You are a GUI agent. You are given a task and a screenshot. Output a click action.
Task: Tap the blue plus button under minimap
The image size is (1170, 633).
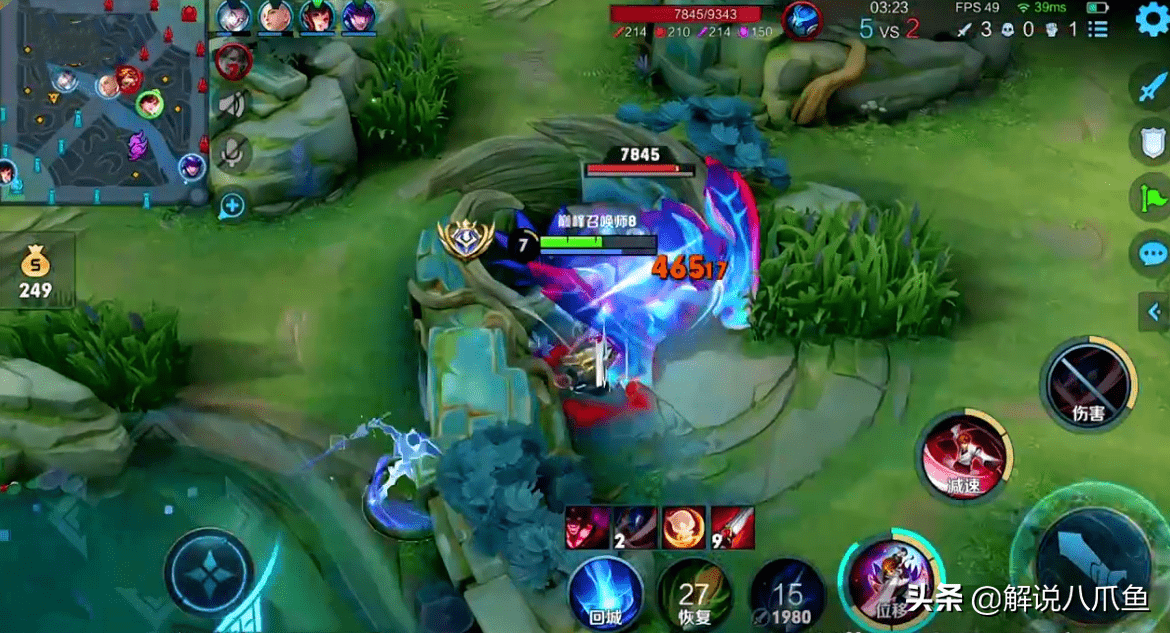click(x=232, y=206)
